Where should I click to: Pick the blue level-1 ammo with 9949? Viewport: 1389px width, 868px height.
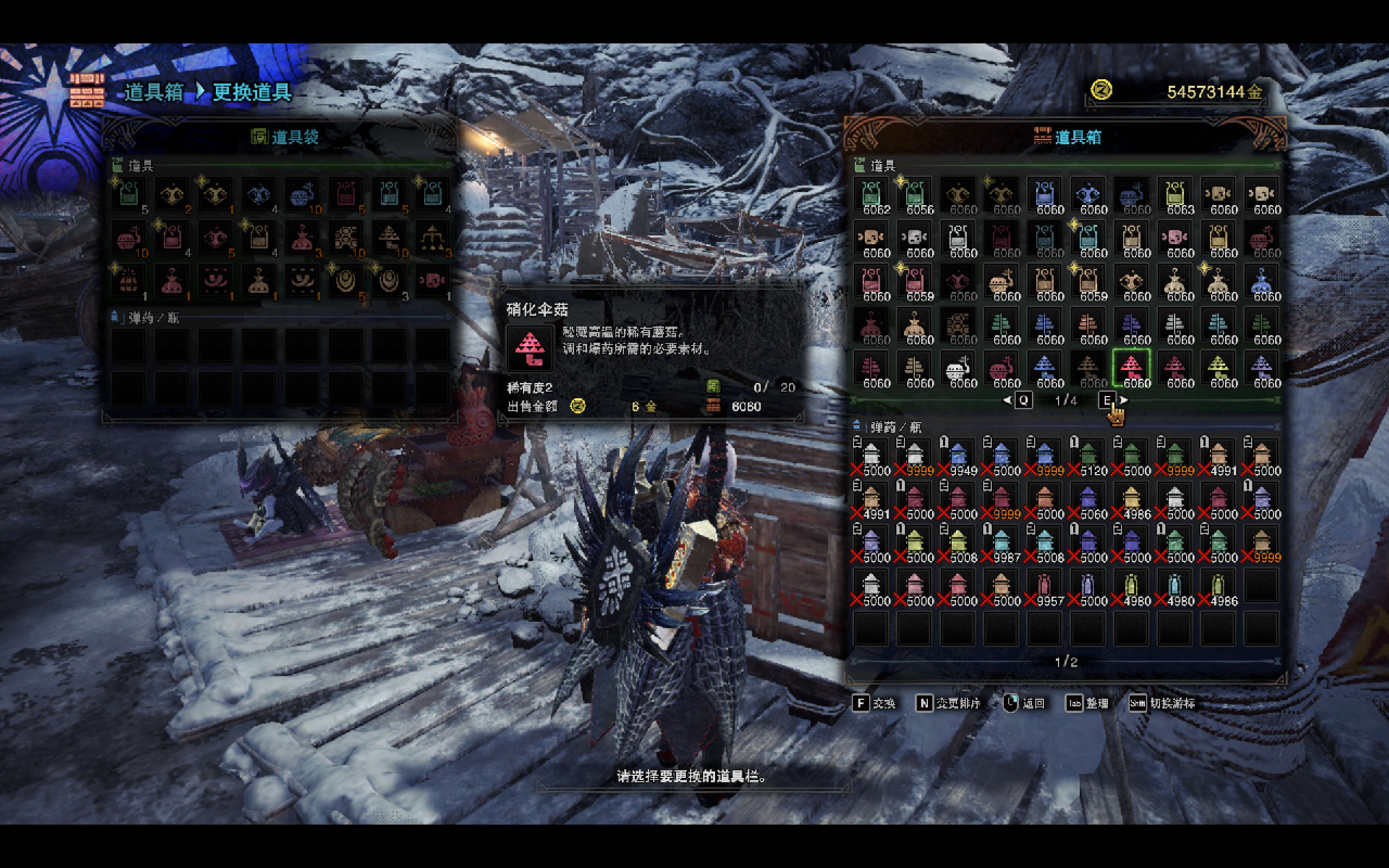(957, 456)
